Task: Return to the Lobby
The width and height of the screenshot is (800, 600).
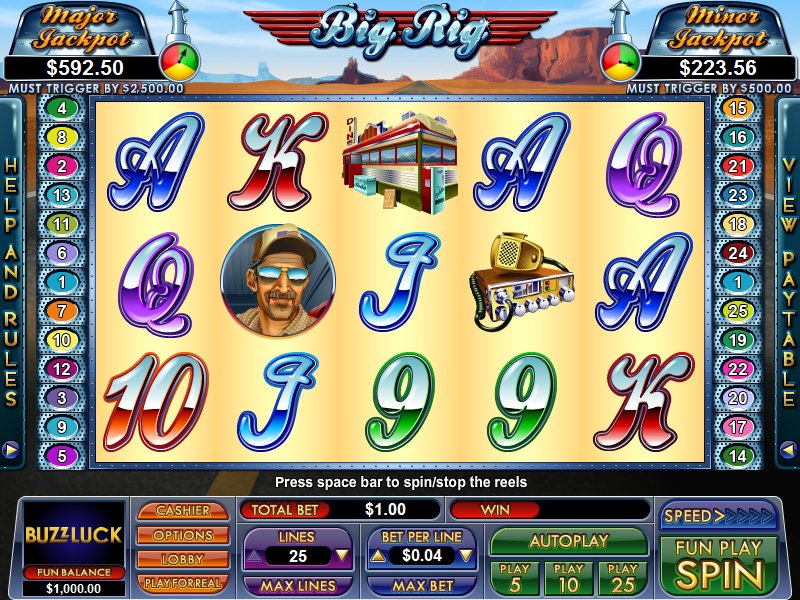Action: coord(183,559)
